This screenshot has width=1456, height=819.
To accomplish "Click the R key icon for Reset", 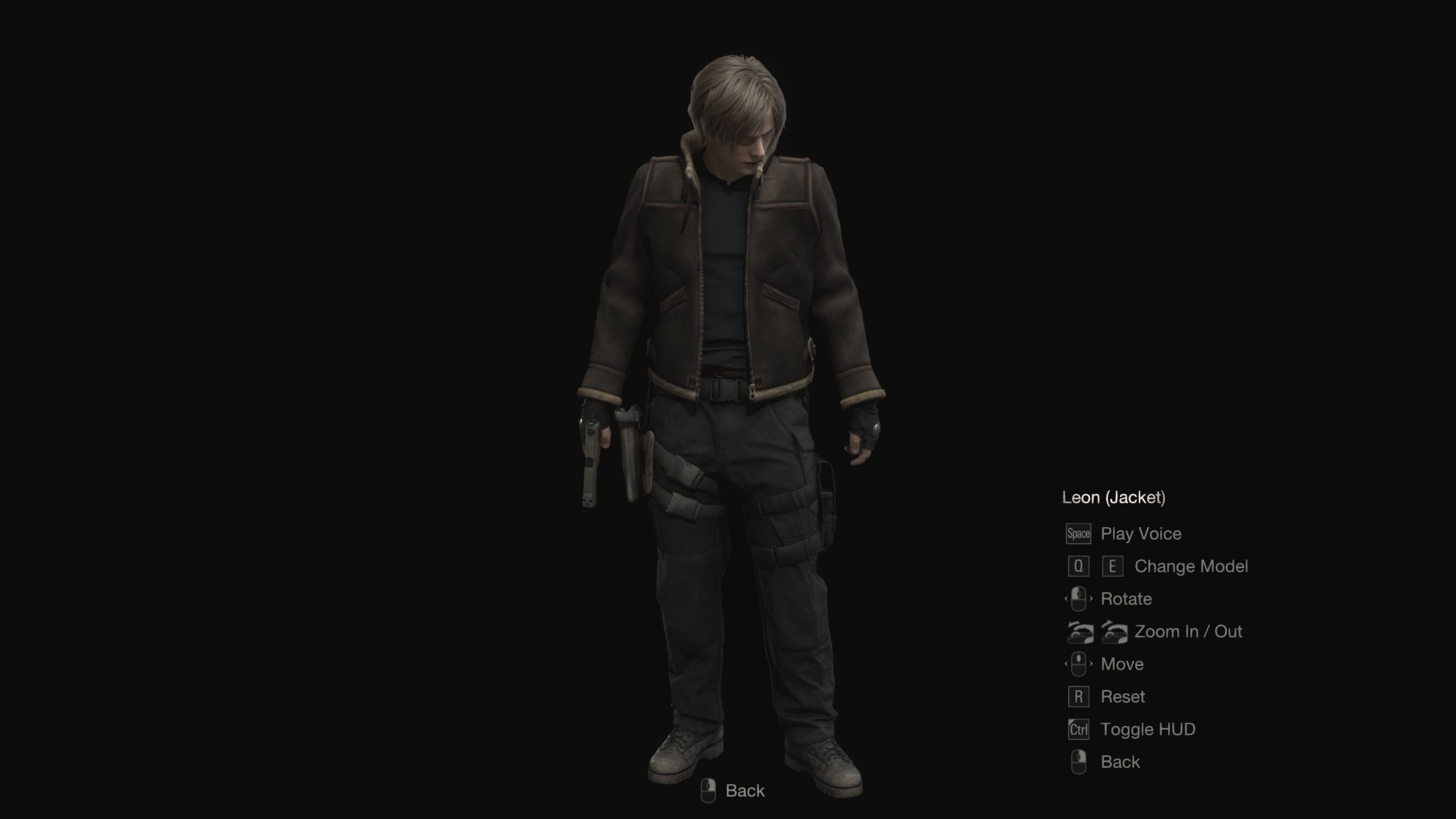I will pyautogui.click(x=1078, y=696).
